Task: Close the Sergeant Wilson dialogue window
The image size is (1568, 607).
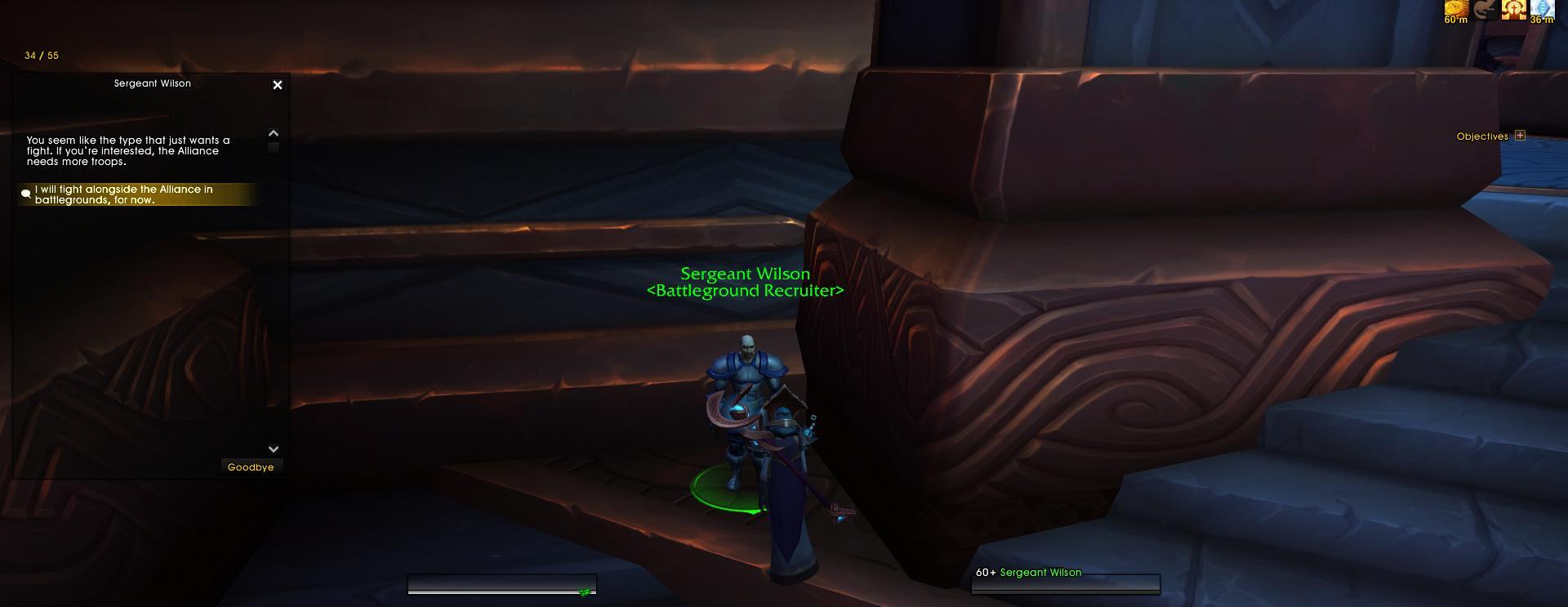Action: tap(278, 85)
